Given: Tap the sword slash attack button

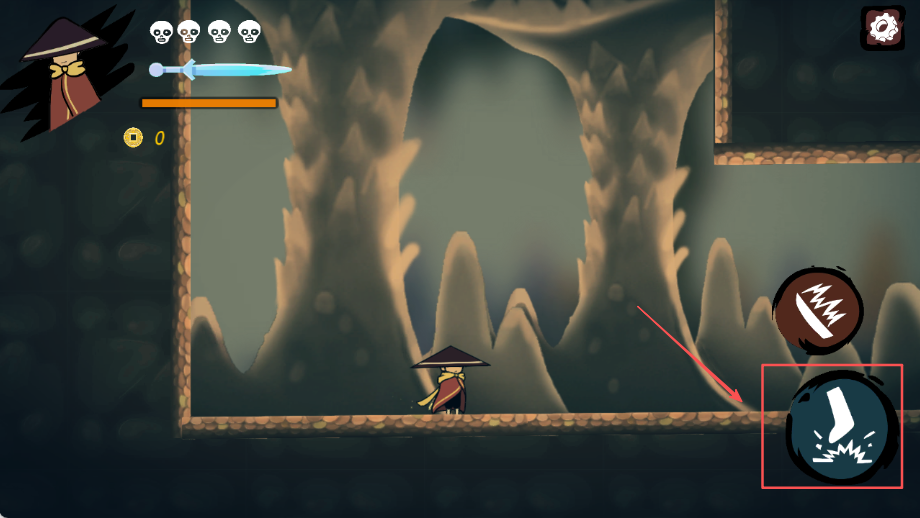Looking at the screenshot, I should 818,308.
